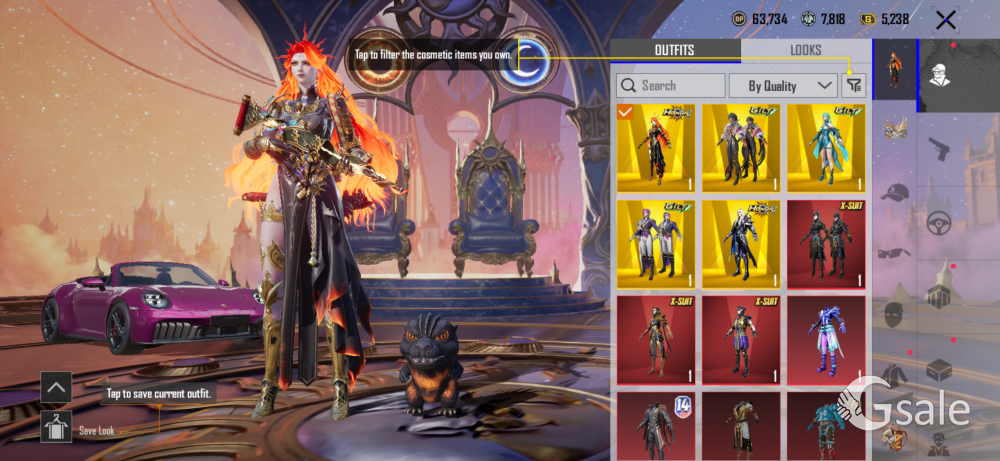The height and width of the screenshot is (461, 1000).
Task: Open the vehicle category (steering wheel icon)
Action: 938,224
